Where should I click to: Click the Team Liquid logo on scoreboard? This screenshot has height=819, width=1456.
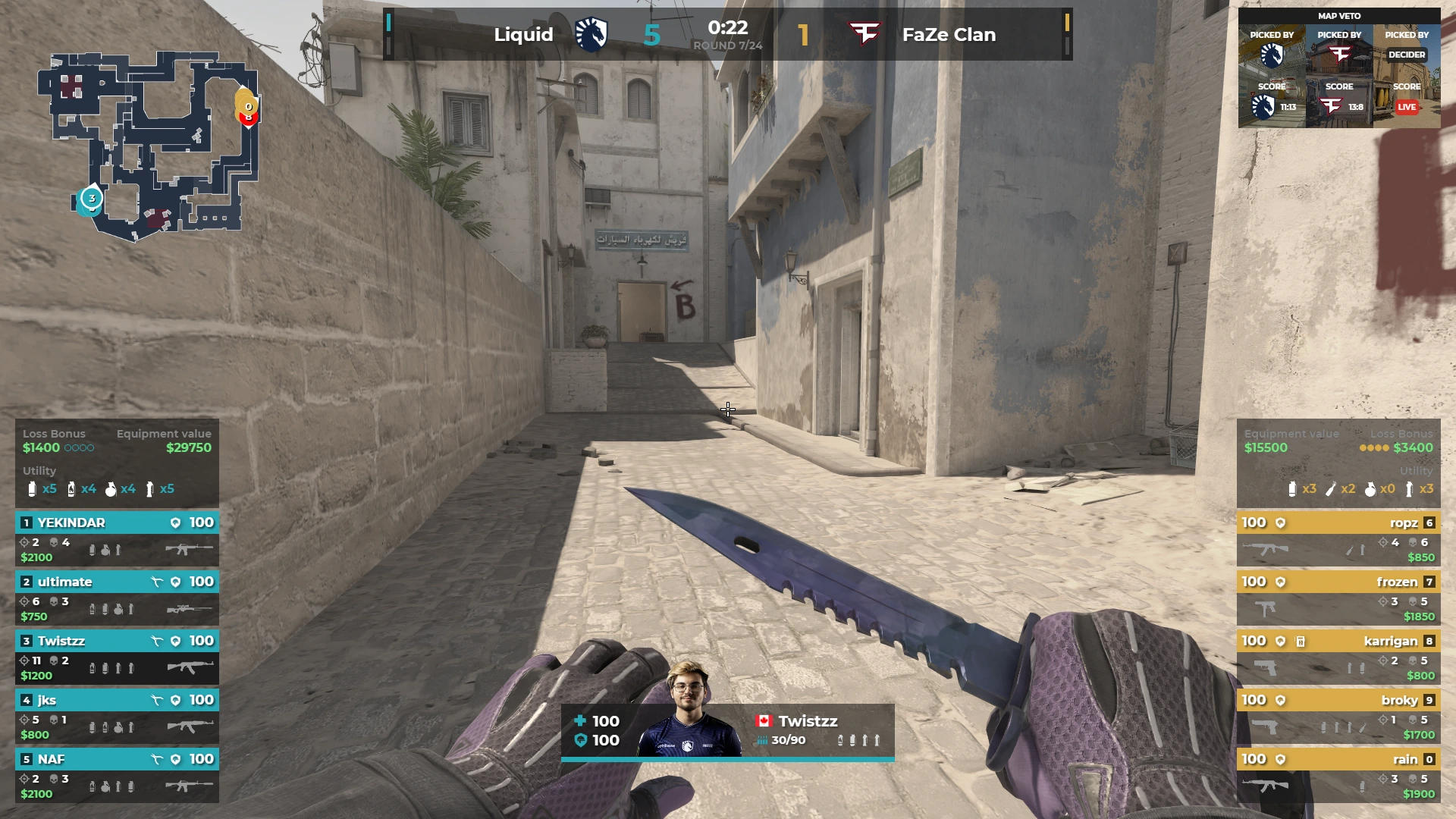click(591, 34)
